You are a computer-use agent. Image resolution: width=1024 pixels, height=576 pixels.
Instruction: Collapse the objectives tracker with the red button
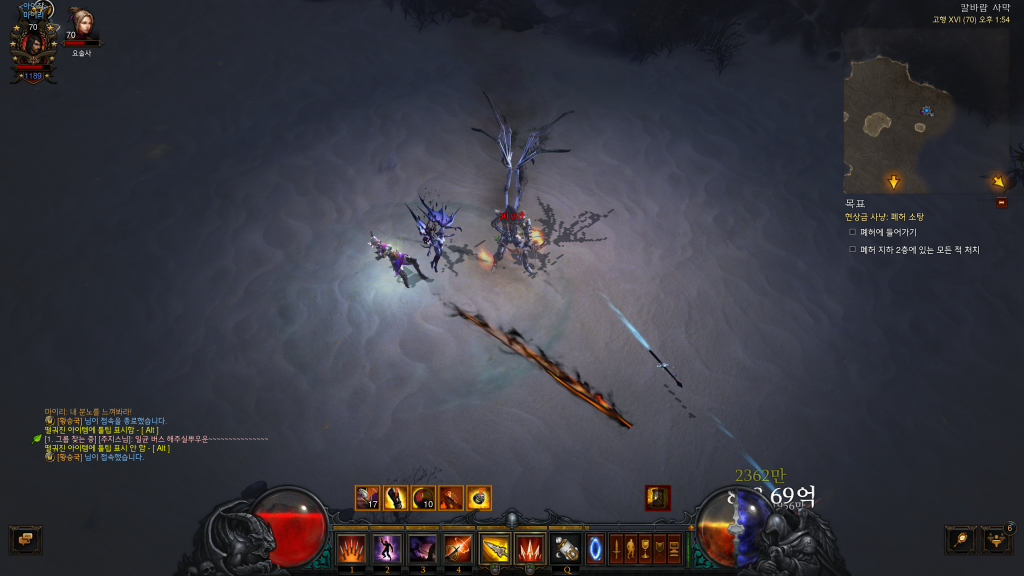(1001, 203)
